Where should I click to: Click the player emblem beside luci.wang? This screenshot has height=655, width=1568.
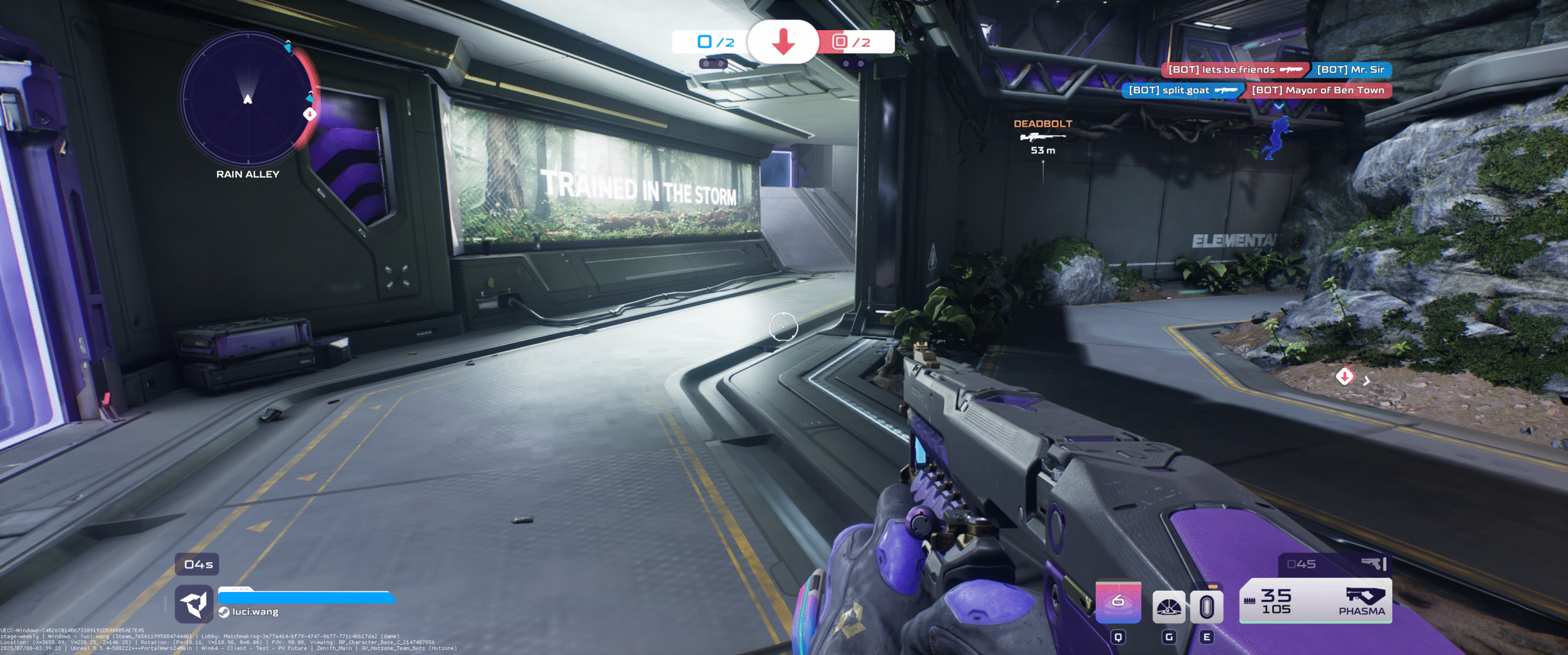click(x=194, y=604)
